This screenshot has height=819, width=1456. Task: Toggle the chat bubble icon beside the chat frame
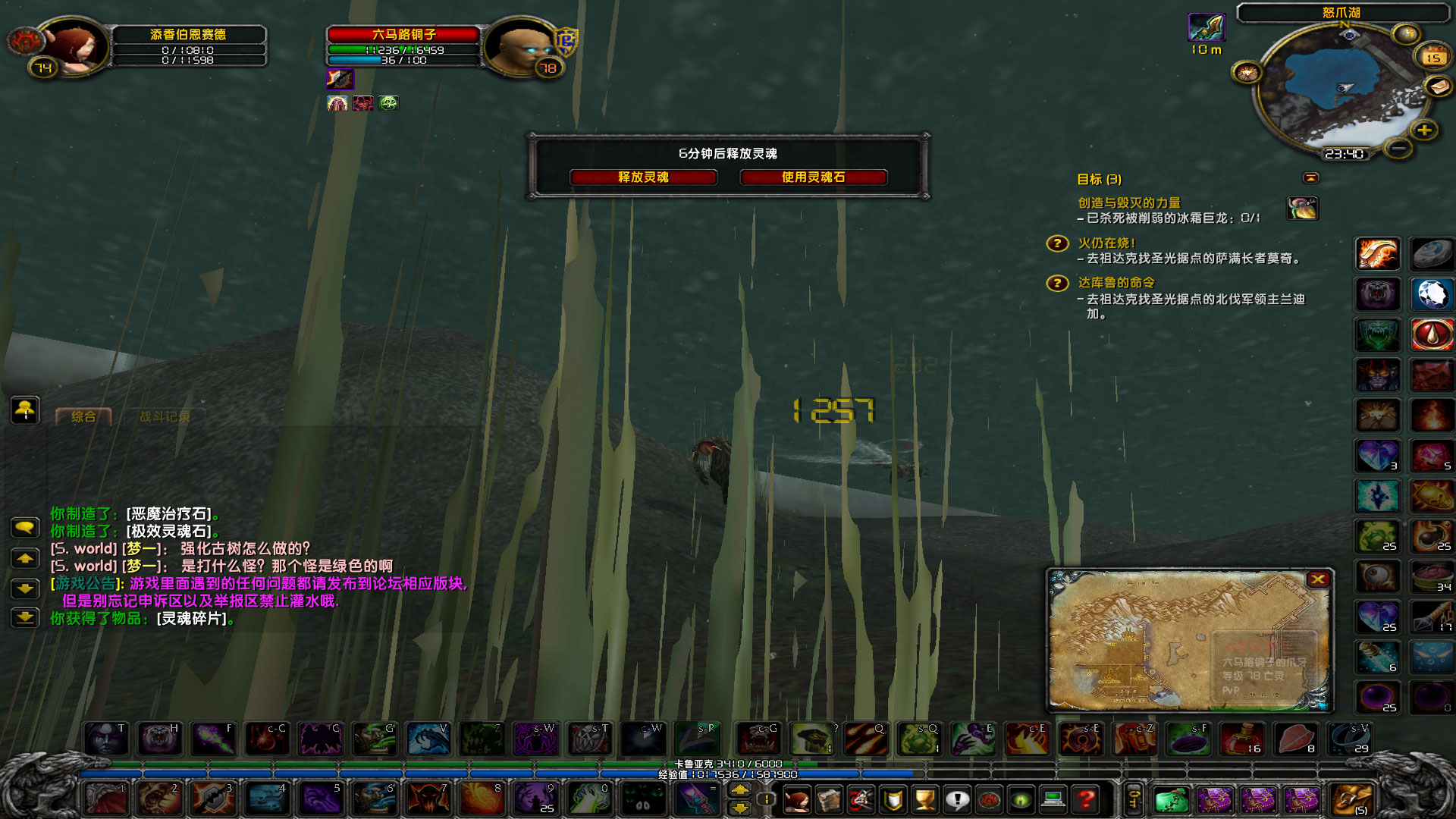click(x=26, y=529)
